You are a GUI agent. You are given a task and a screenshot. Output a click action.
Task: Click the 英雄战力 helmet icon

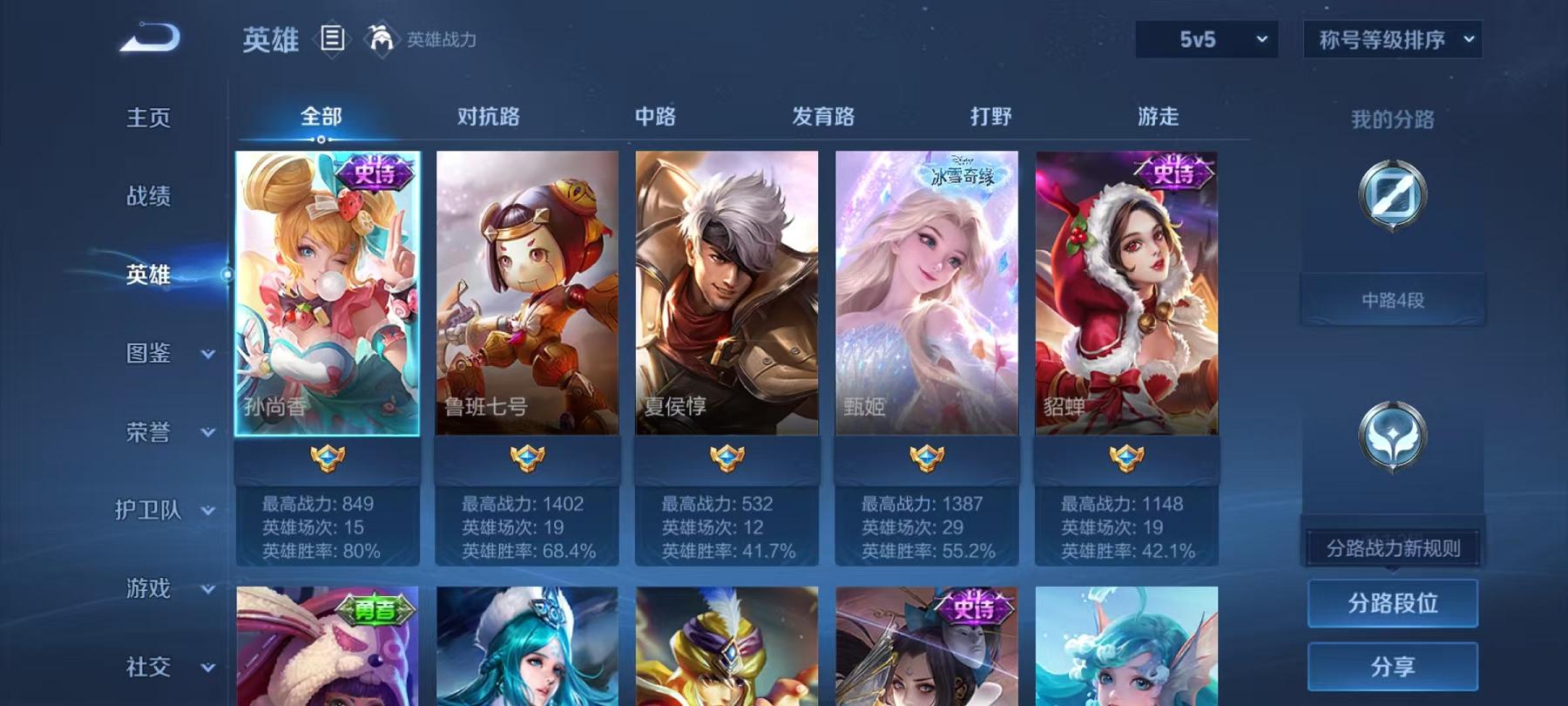380,37
